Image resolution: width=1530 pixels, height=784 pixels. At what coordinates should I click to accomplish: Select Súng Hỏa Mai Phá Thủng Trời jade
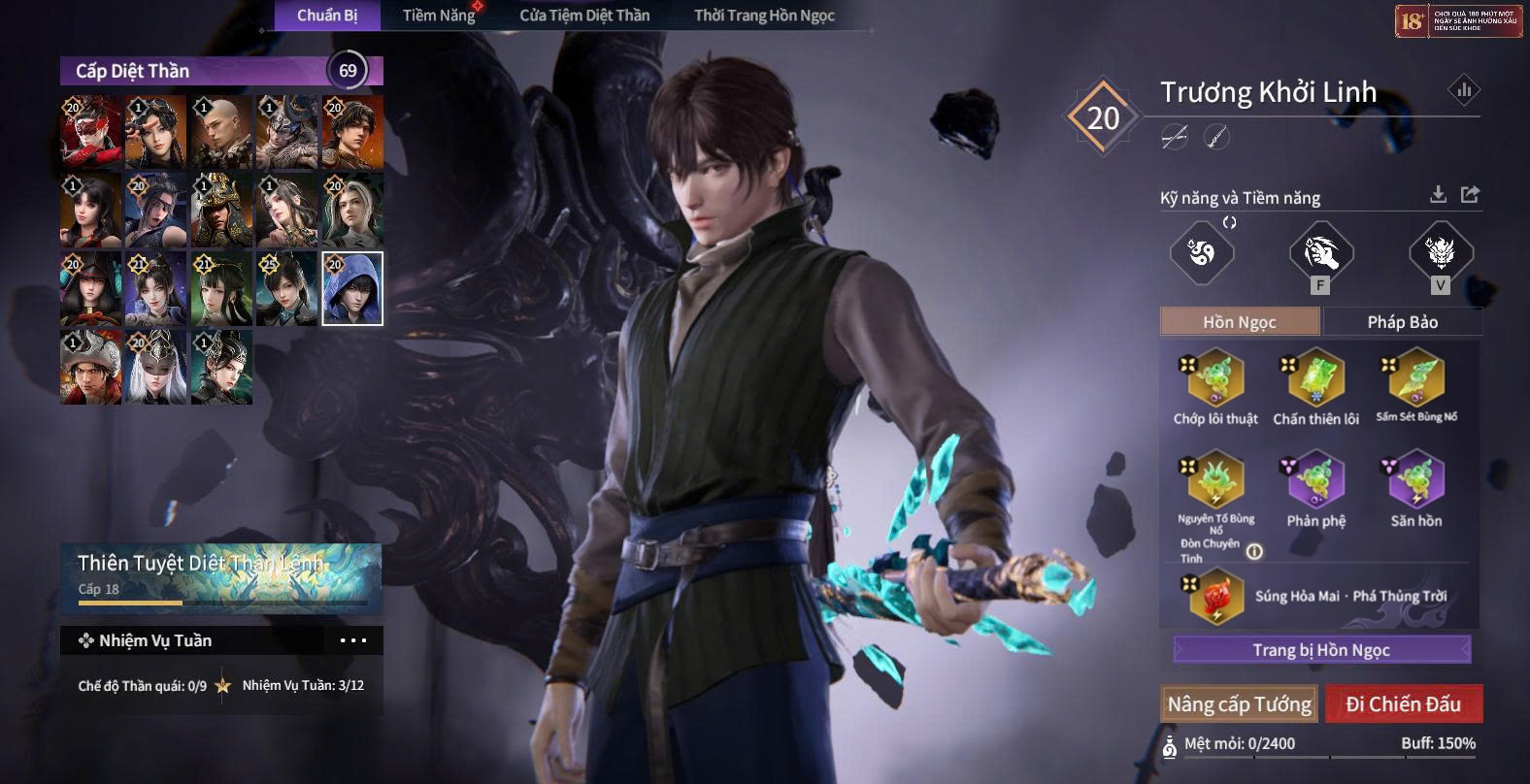pos(1215,597)
